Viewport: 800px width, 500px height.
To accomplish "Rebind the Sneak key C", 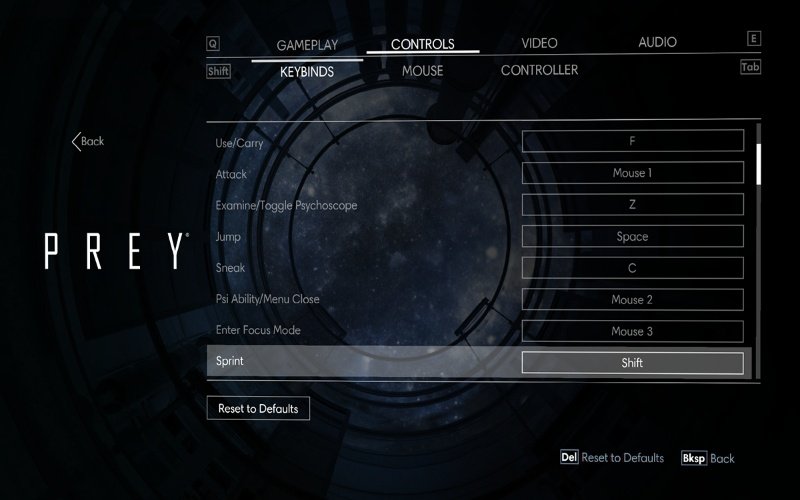I will click(632, 268).
